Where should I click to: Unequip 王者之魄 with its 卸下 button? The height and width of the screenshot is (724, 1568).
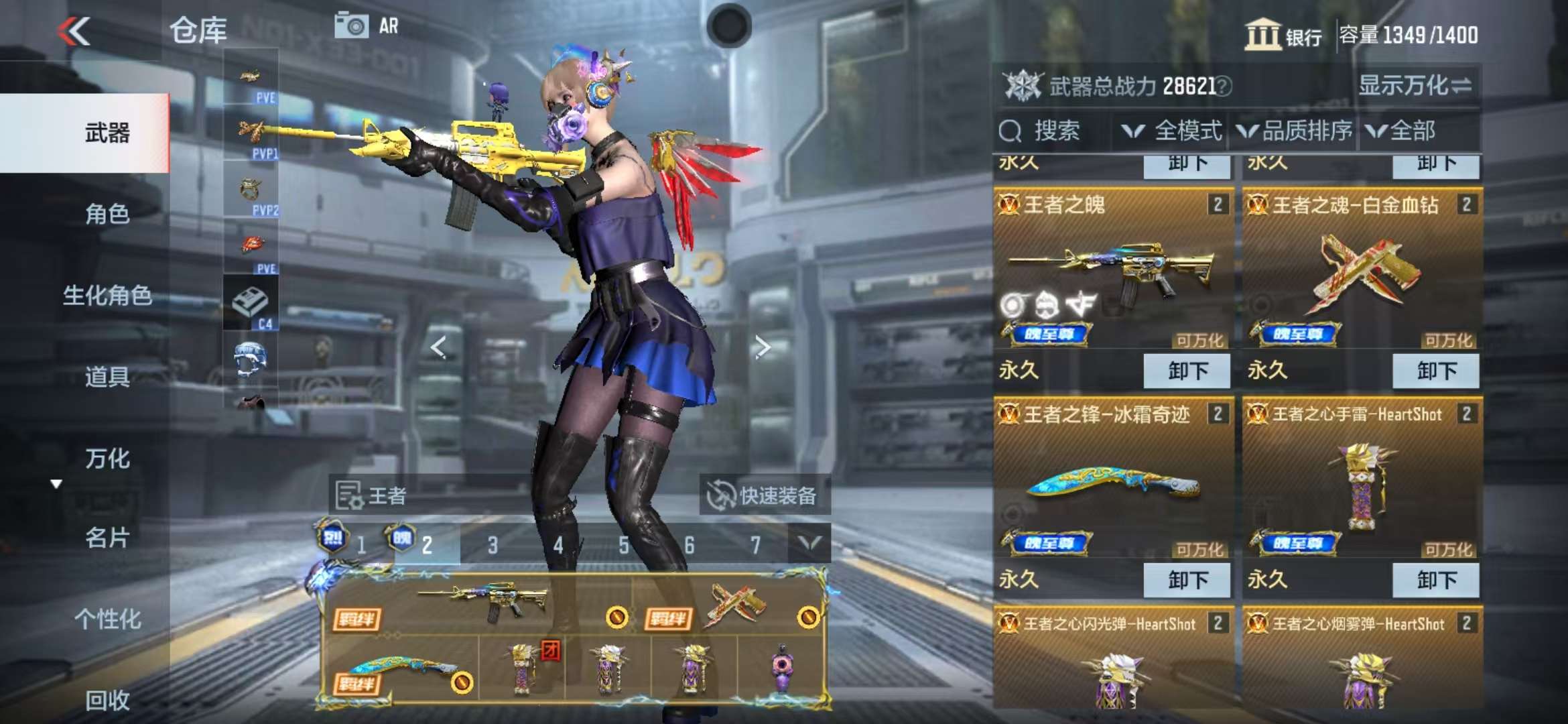pos(1187,371)
